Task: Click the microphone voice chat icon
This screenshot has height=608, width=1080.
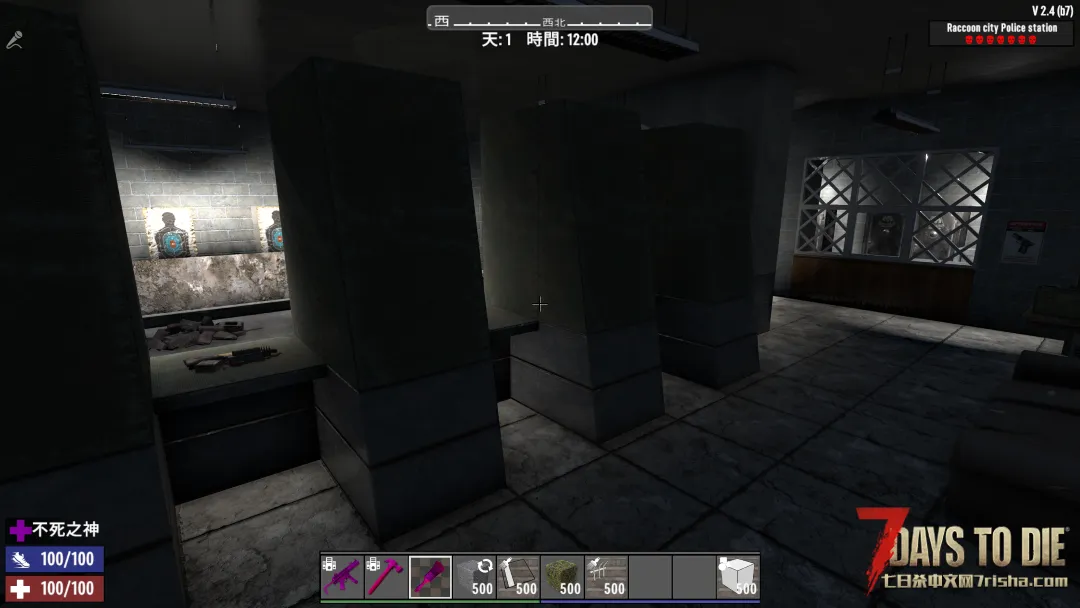Action: [14, 41]
